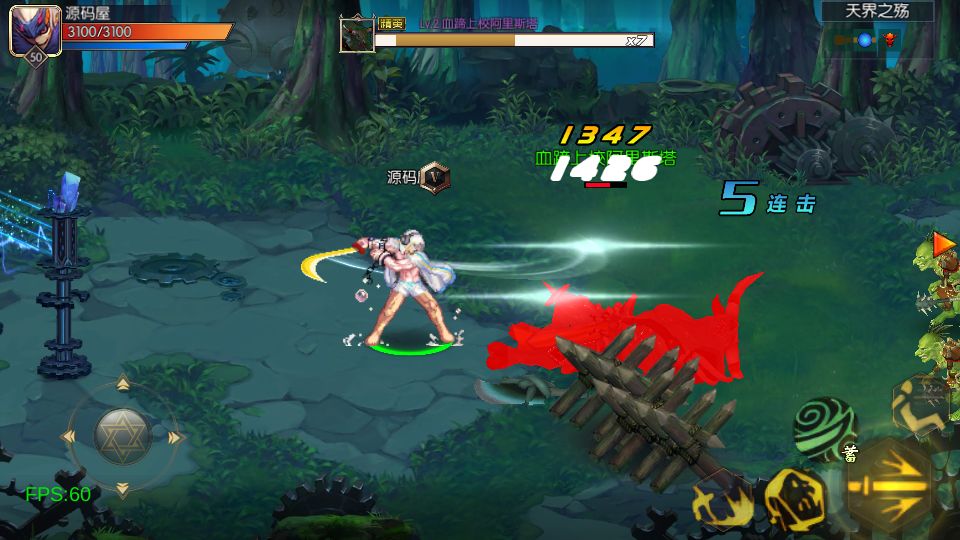Viewport: 960px width, 540px height.
Task: Activate the kneeling figure dodge skill
Action: pyautogui.click(x=920, y=403)
